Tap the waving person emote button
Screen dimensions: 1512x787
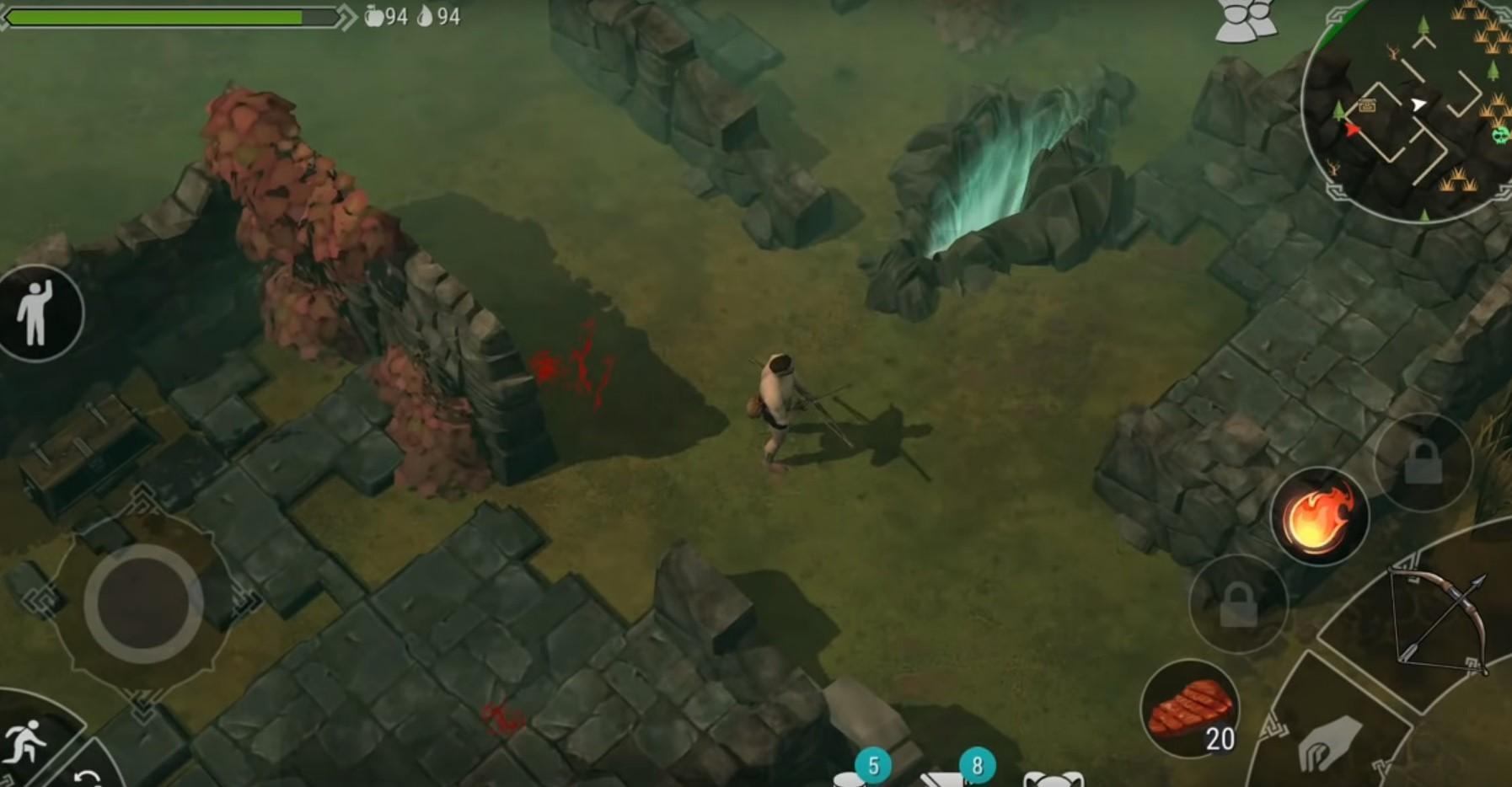[x=35, y=313]
